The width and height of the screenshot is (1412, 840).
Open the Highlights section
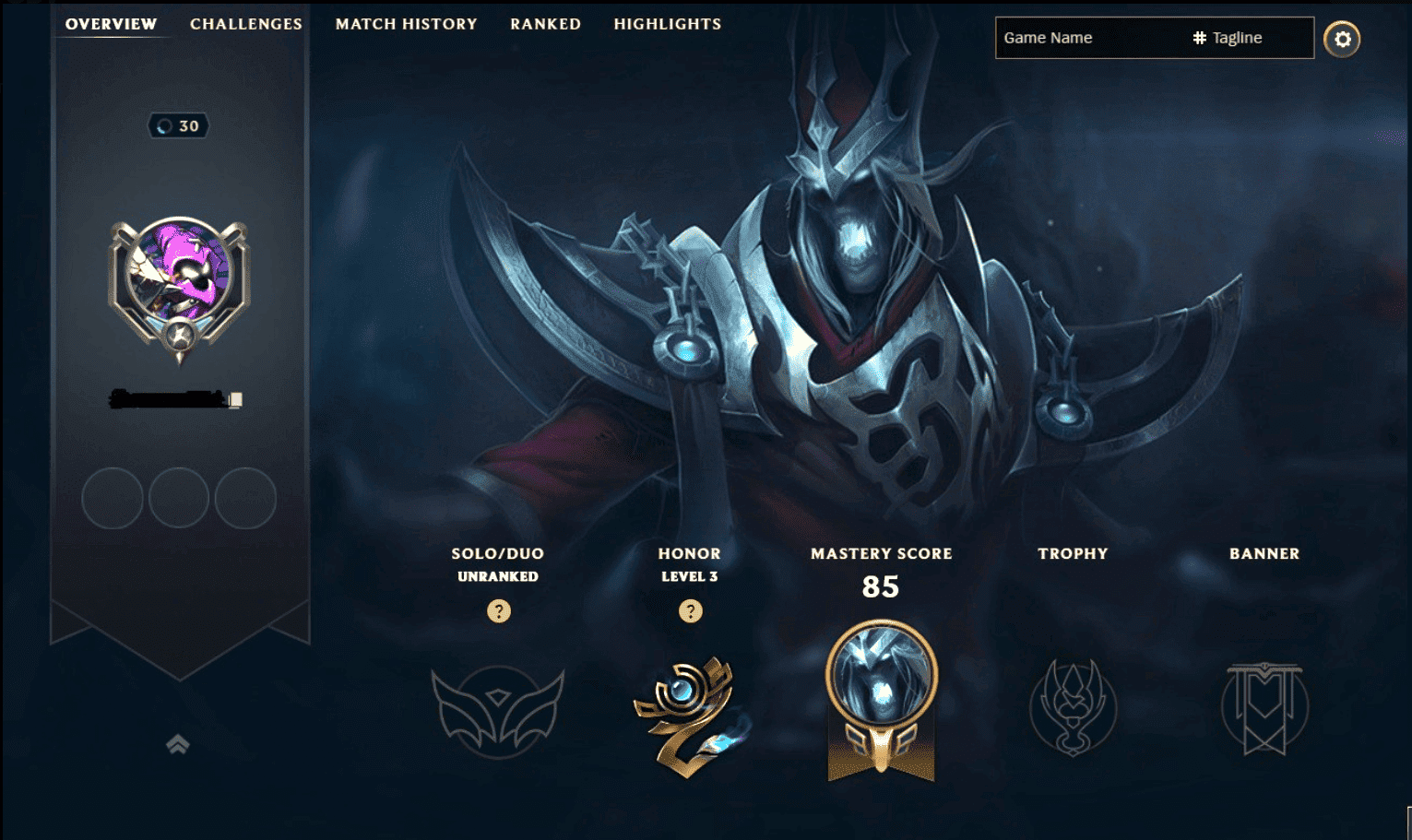pyautogui.click(x=667, y=24)
